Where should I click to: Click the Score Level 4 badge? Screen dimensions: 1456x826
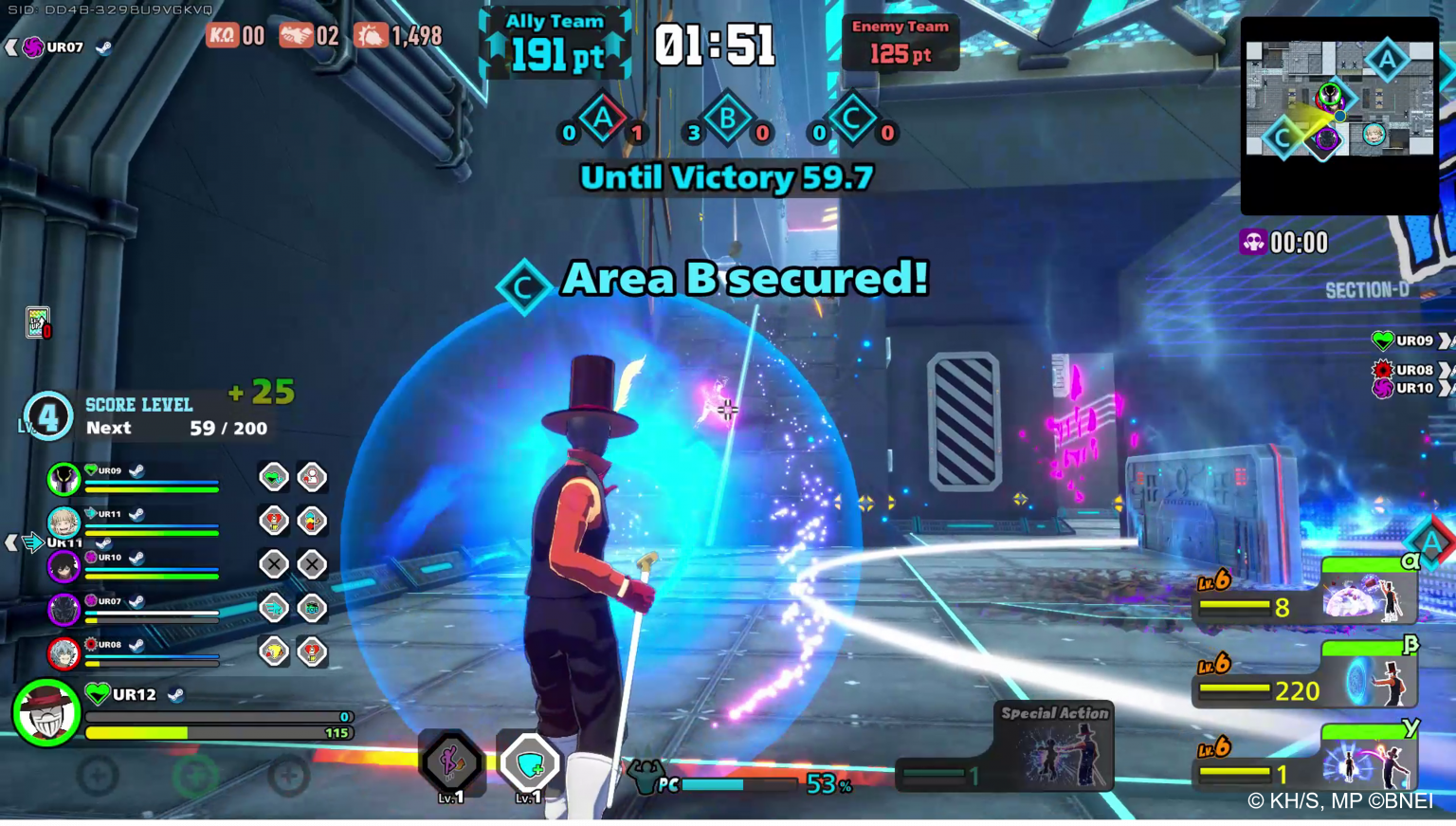(x=47, y=414)
